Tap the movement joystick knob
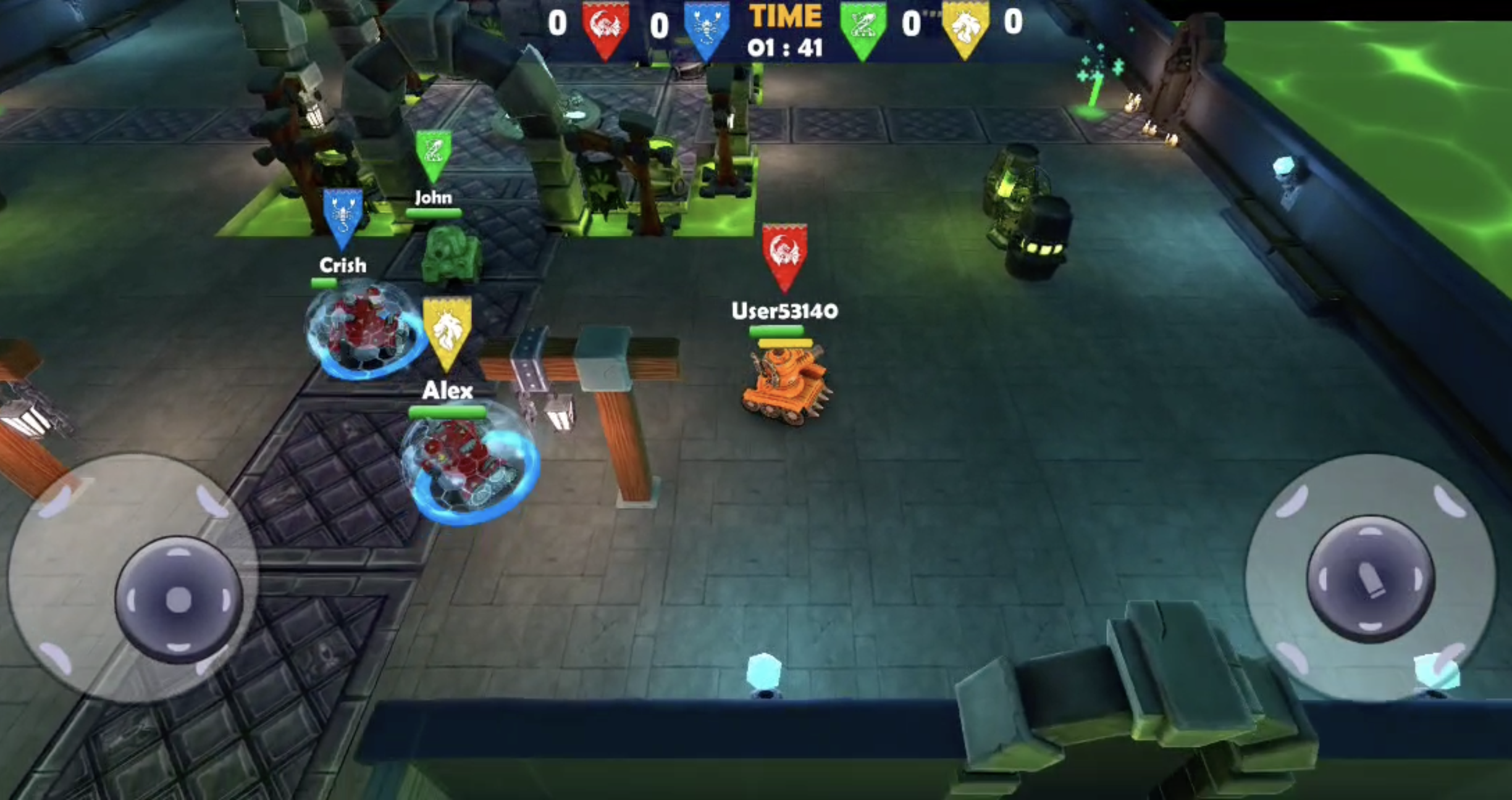 (178, 599)
